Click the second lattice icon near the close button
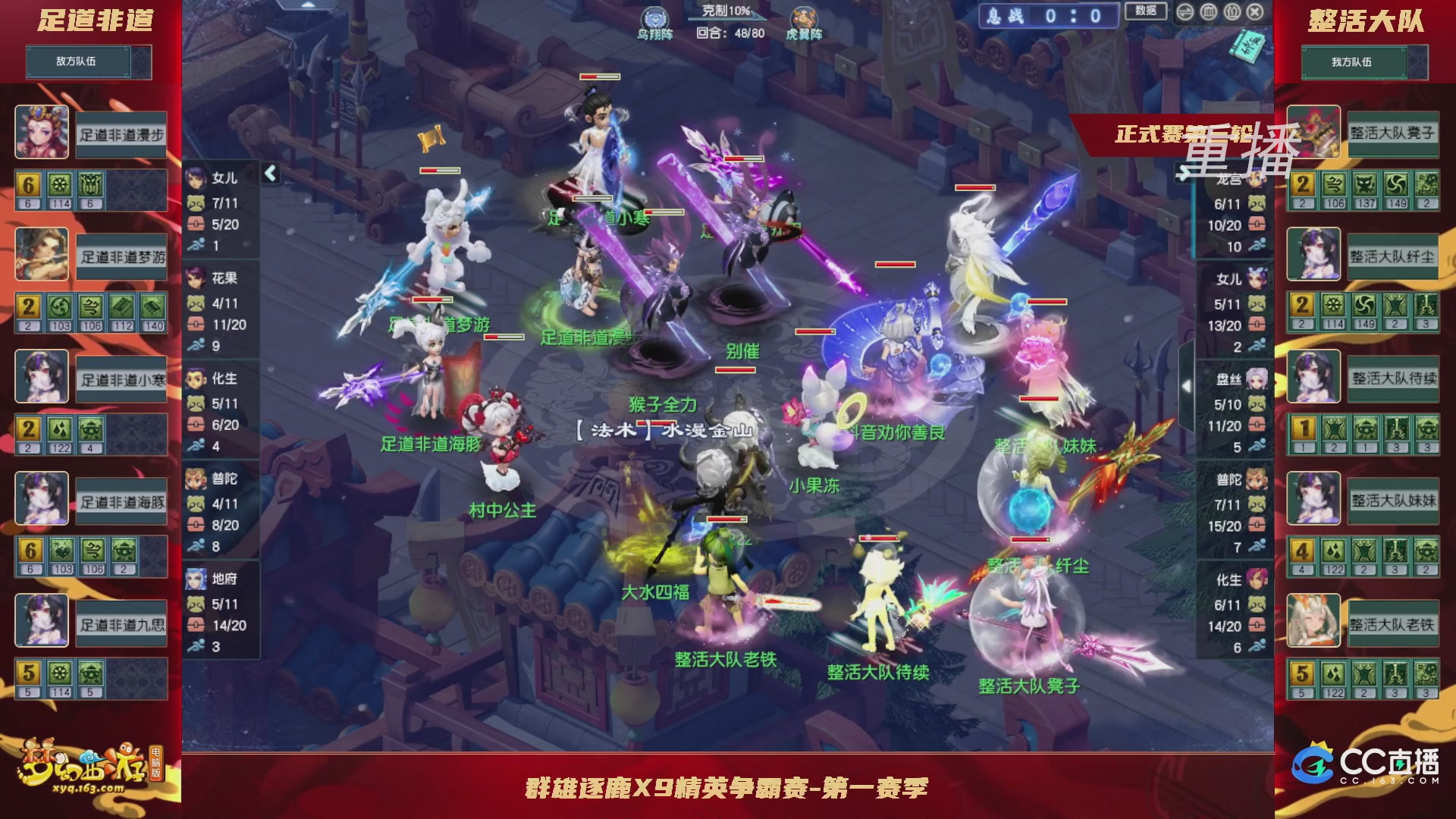 1231,11
